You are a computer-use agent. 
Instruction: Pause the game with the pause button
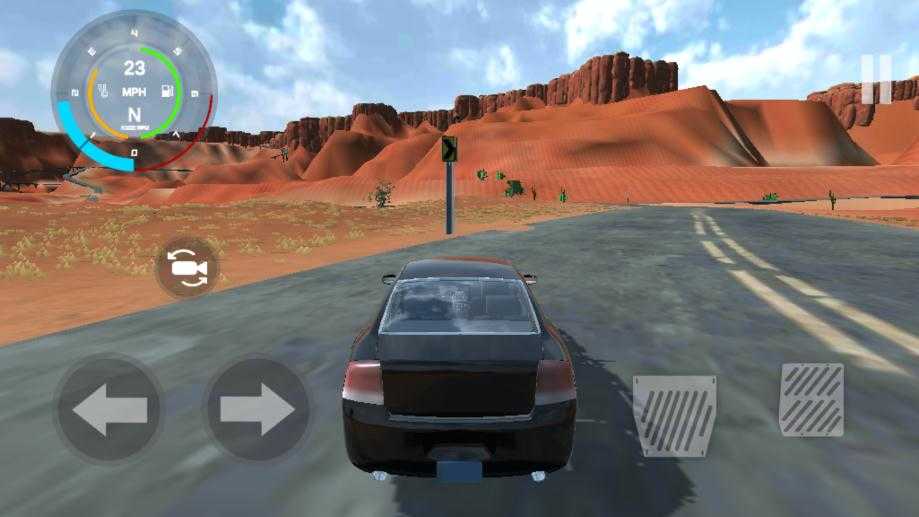[875, 79]
